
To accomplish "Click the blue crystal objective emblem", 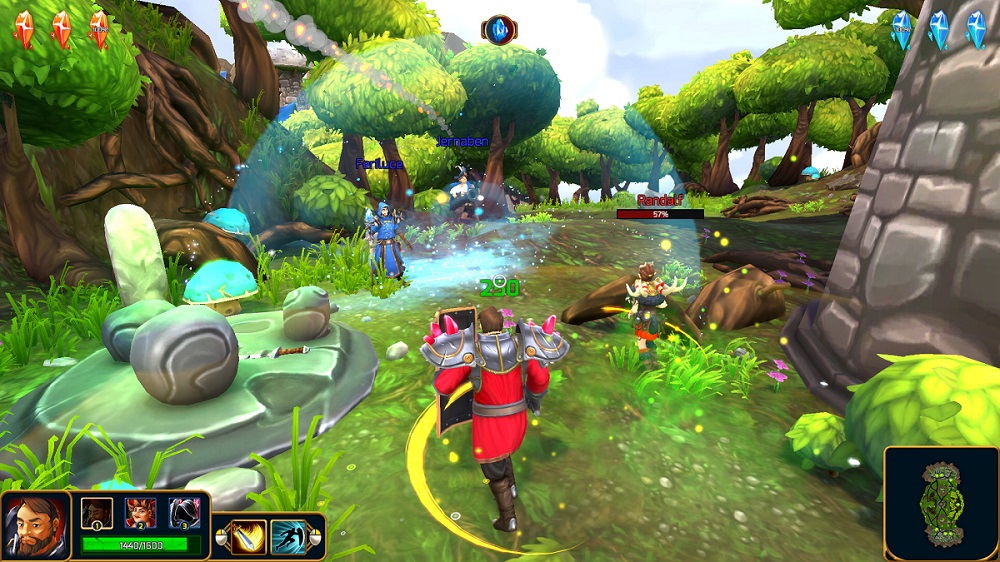I will pos(499,30).
